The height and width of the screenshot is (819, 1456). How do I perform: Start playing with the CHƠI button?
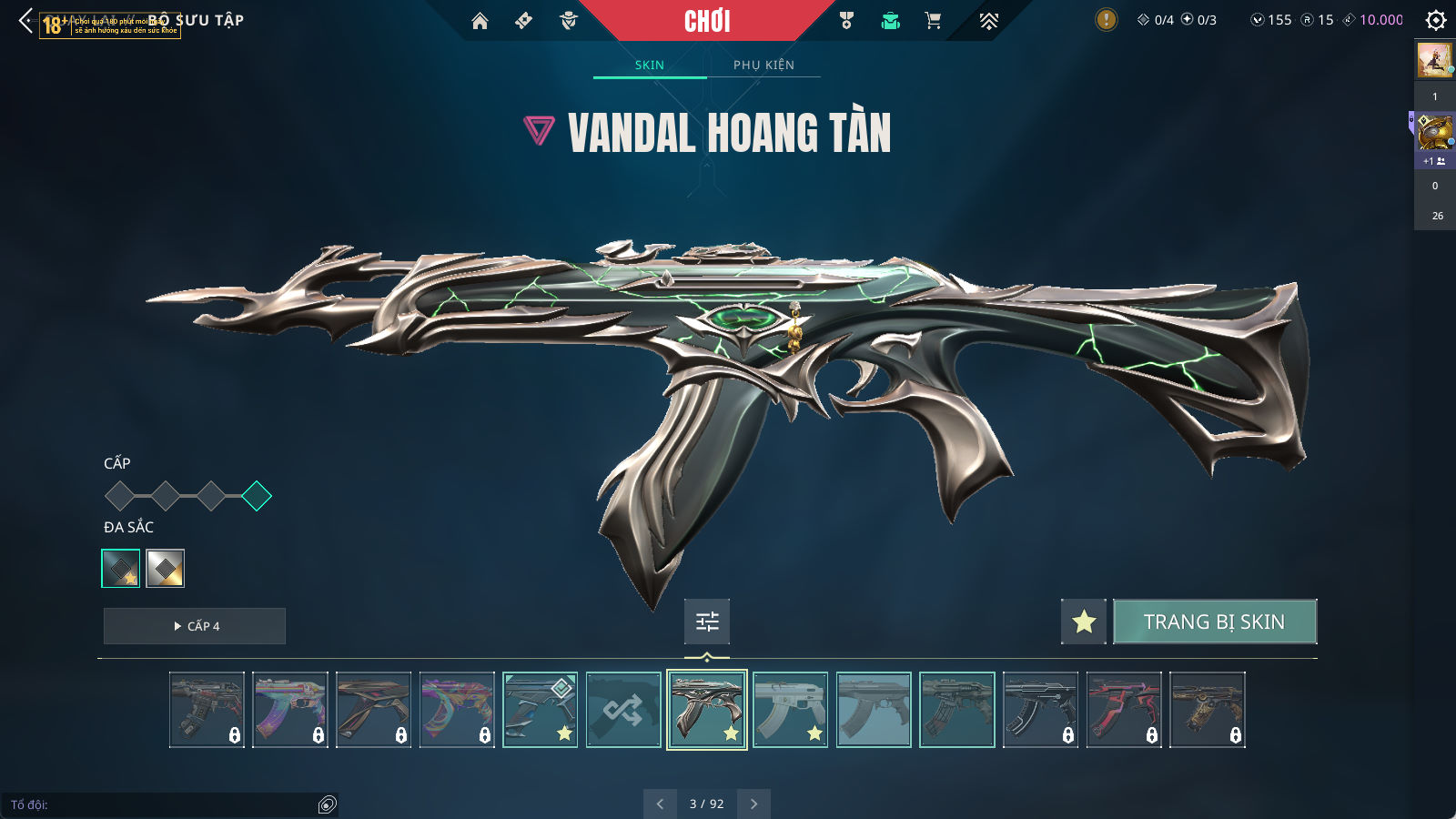click(707, 21)
